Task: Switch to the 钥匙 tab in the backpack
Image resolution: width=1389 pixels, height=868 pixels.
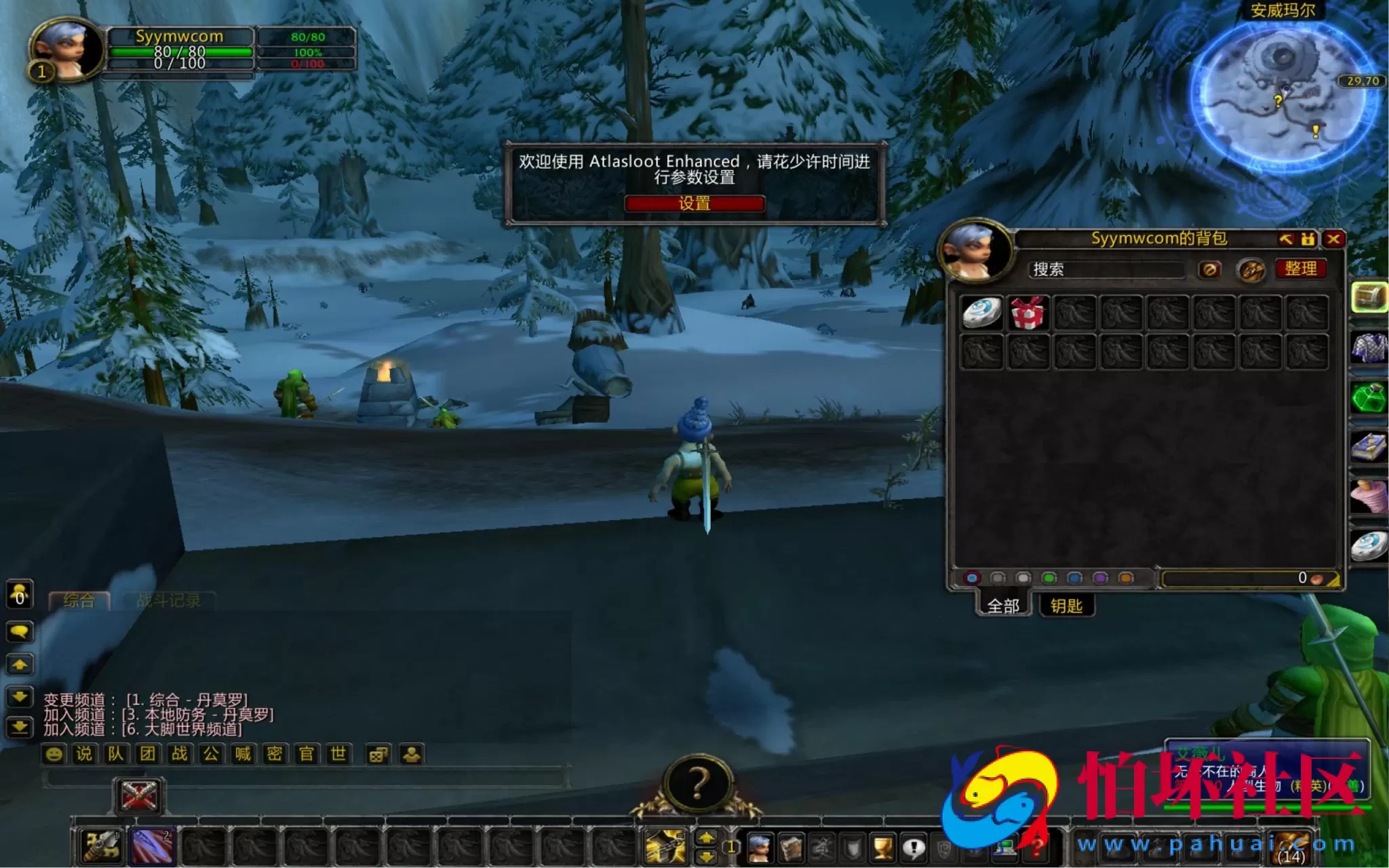Action: coord(1065,606)
